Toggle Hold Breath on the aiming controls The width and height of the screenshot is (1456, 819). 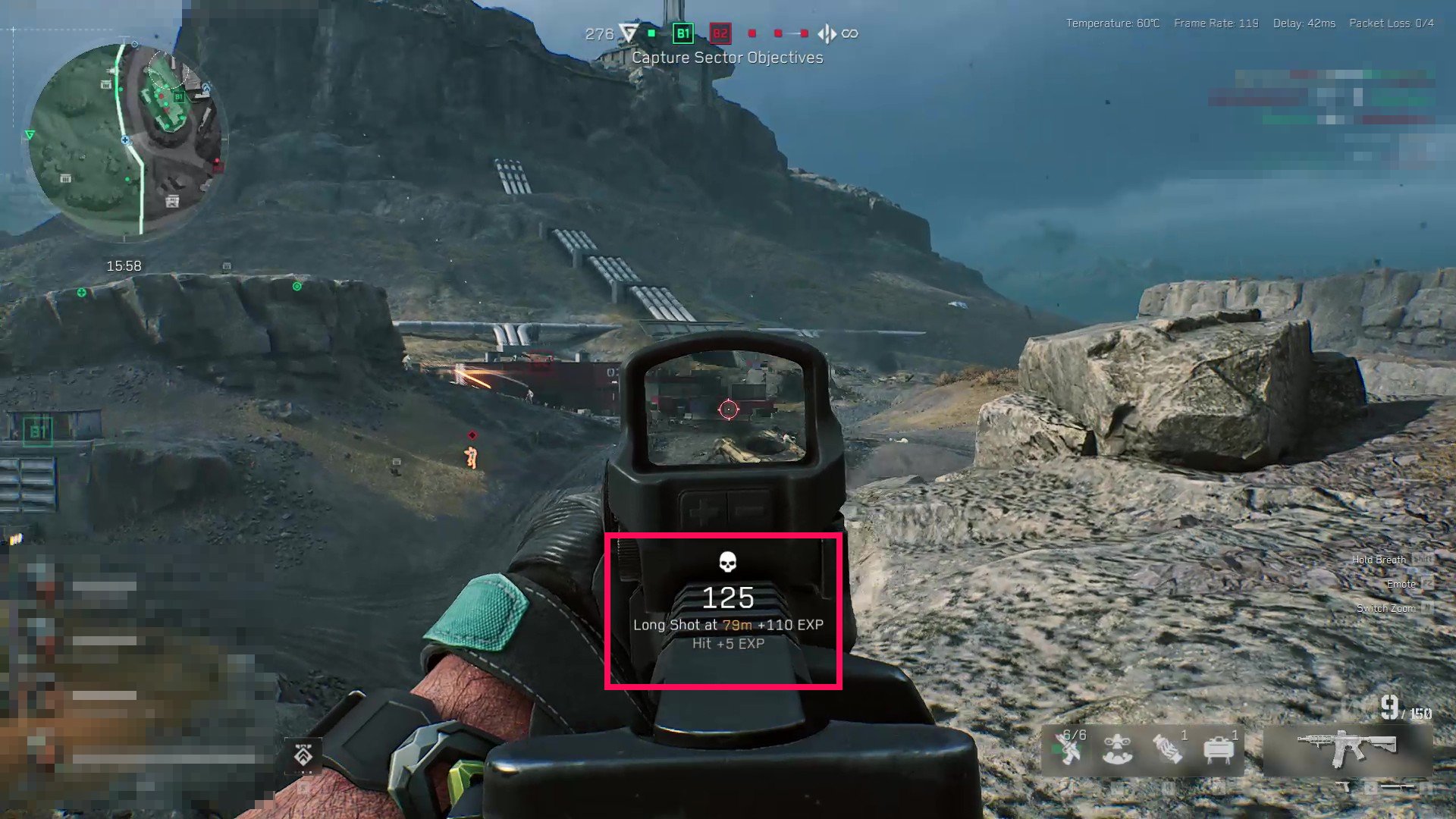pos(1380,559)
